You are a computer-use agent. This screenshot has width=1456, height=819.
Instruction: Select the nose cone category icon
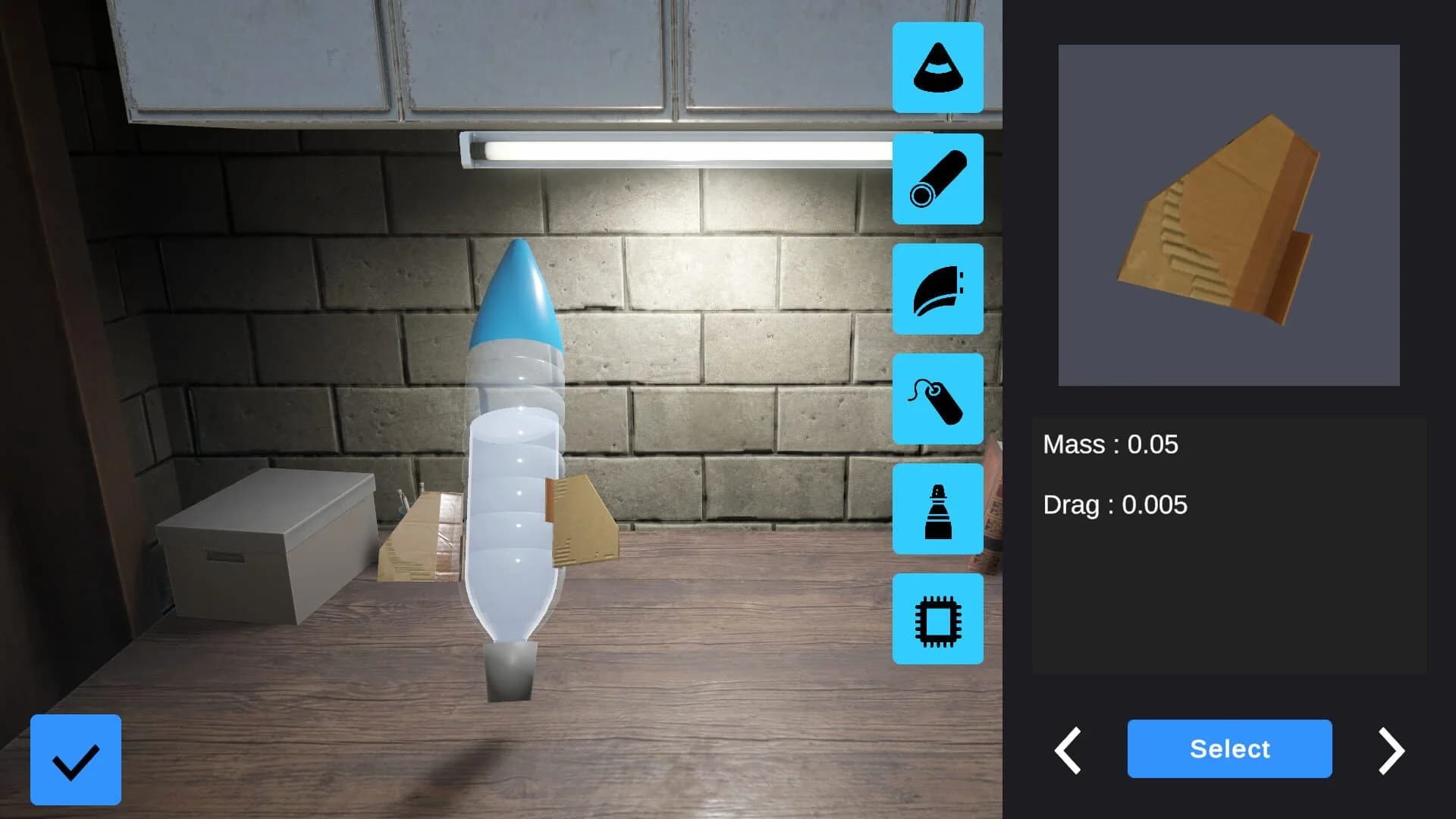(x=937, y=68)
